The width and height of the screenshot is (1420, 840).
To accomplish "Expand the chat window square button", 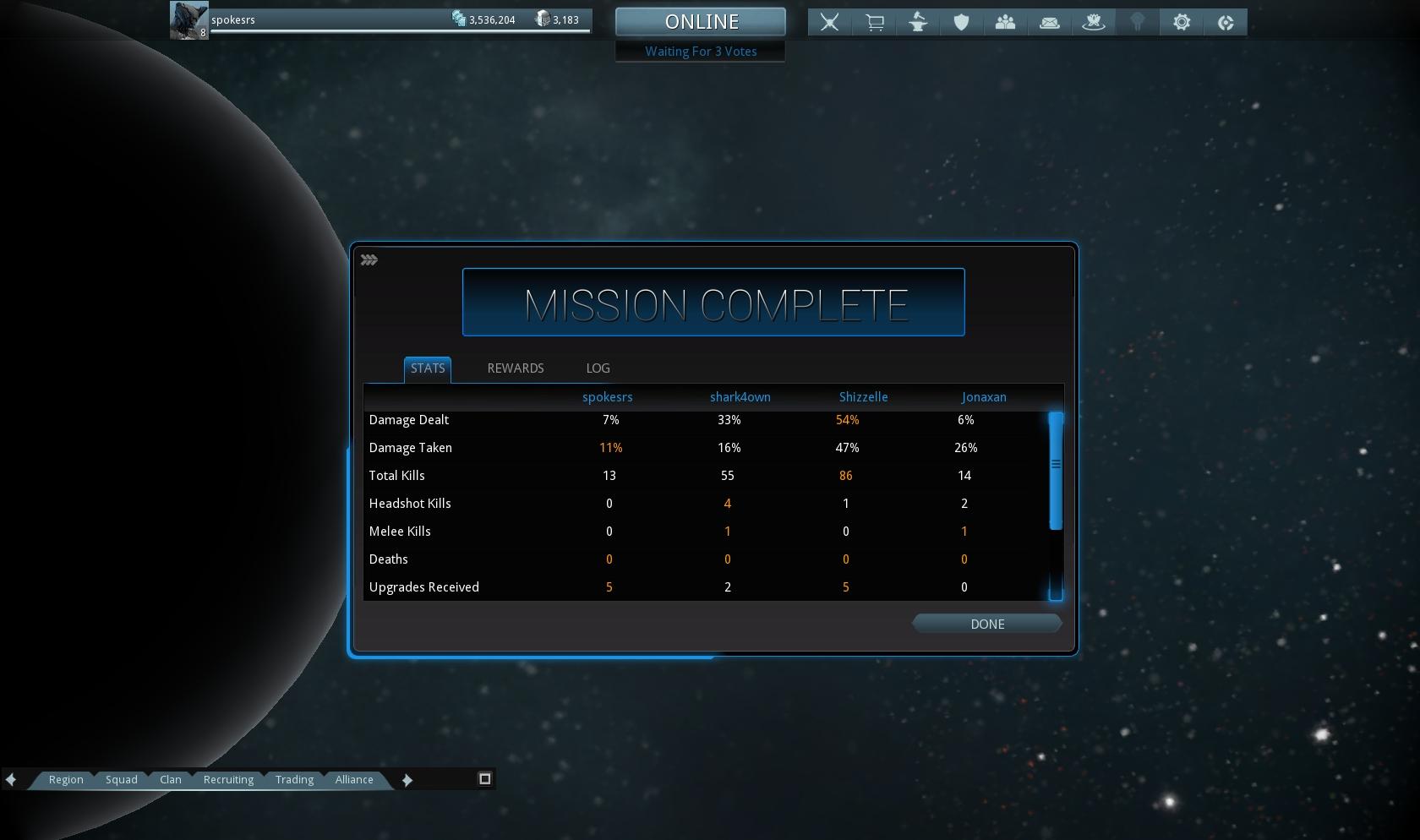I will [485, 778].
